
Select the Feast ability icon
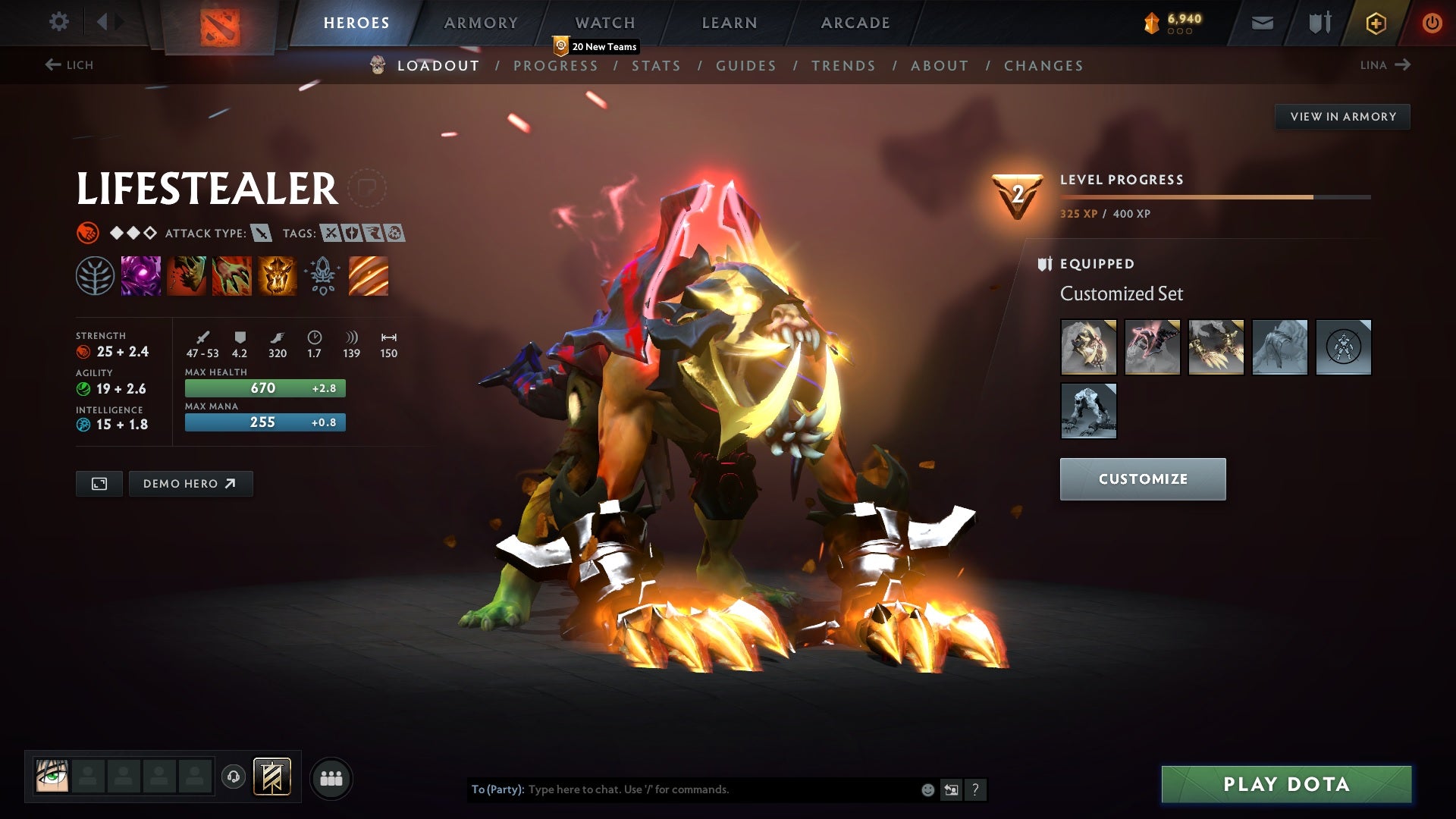click(186, 276)
